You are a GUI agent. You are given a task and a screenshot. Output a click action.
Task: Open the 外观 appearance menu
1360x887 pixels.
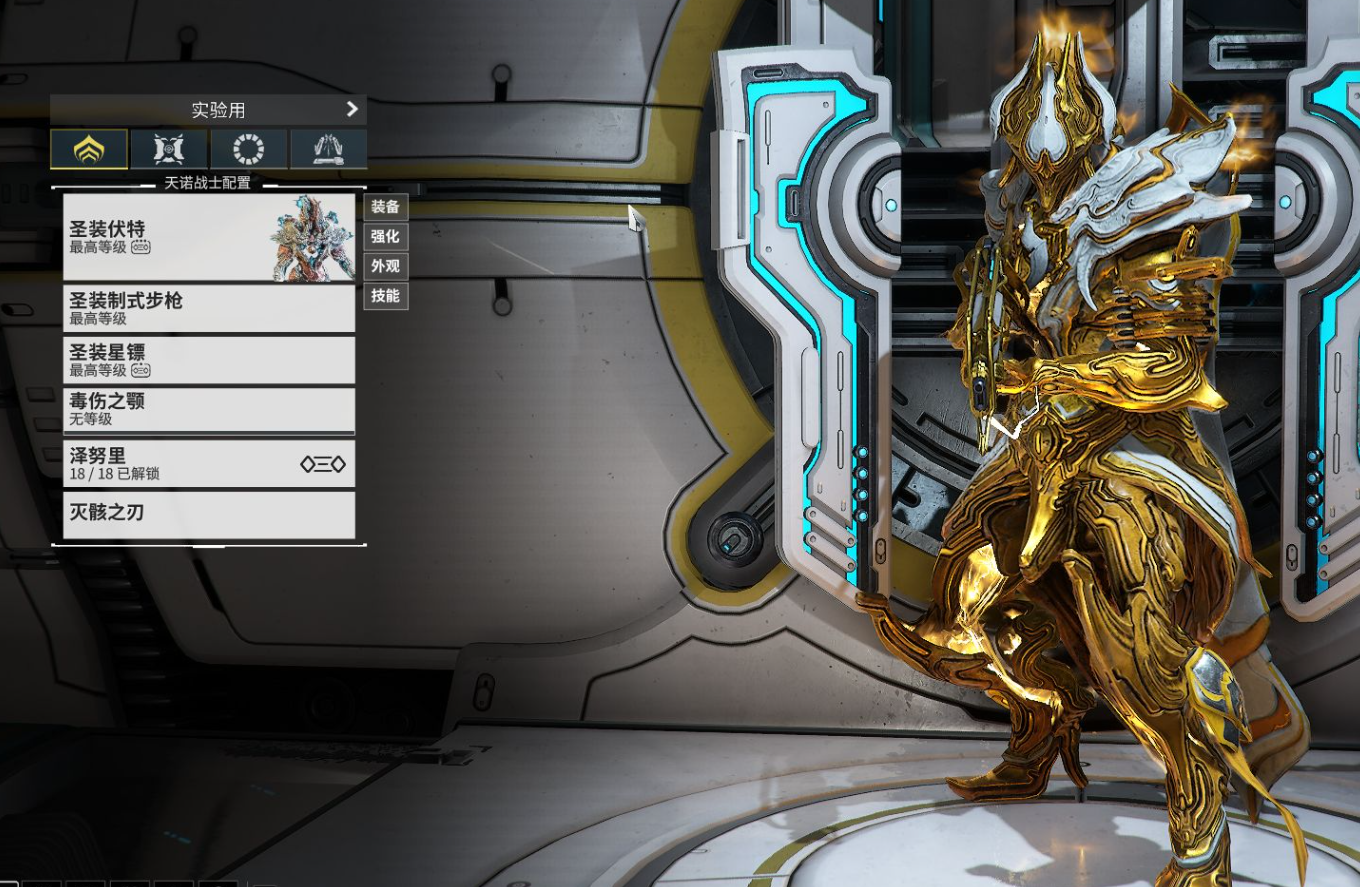pos(385,266)
